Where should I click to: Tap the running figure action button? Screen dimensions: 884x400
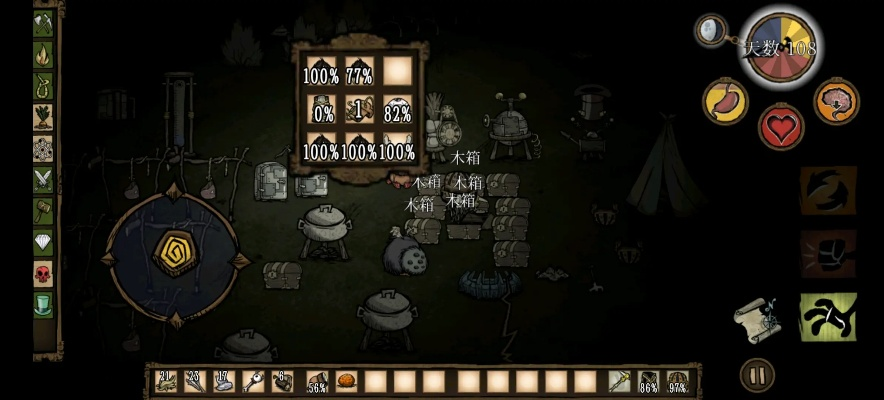point(827,317)
